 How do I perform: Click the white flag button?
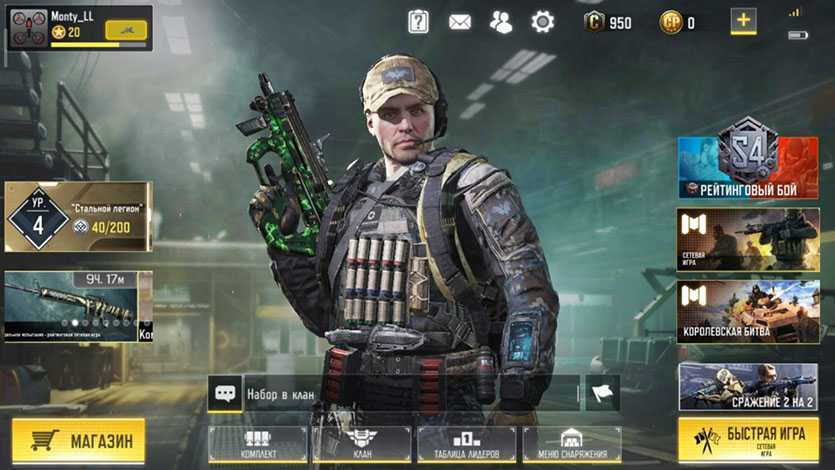(602, 393)
